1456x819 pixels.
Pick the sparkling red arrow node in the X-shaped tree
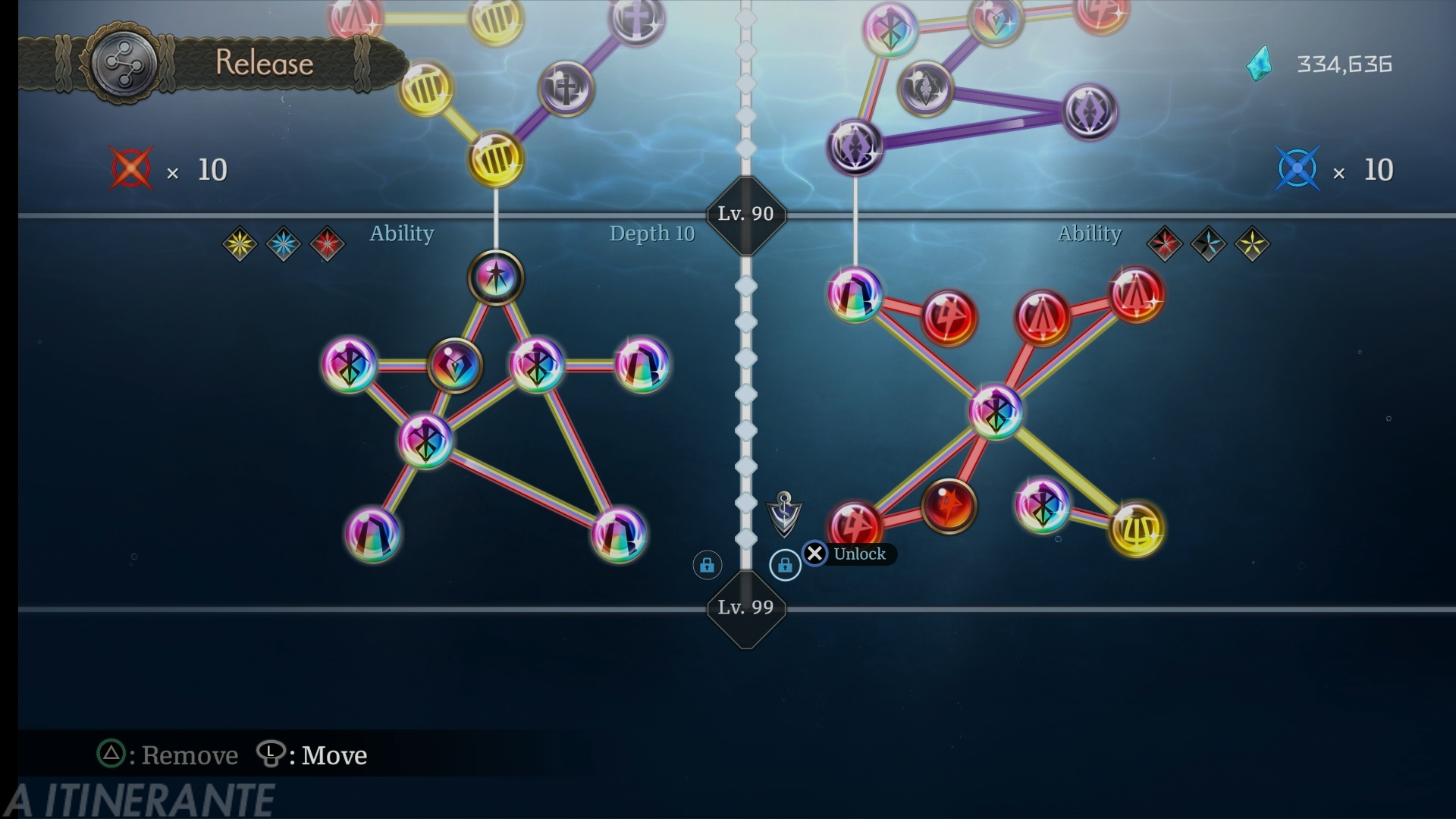1137,295
